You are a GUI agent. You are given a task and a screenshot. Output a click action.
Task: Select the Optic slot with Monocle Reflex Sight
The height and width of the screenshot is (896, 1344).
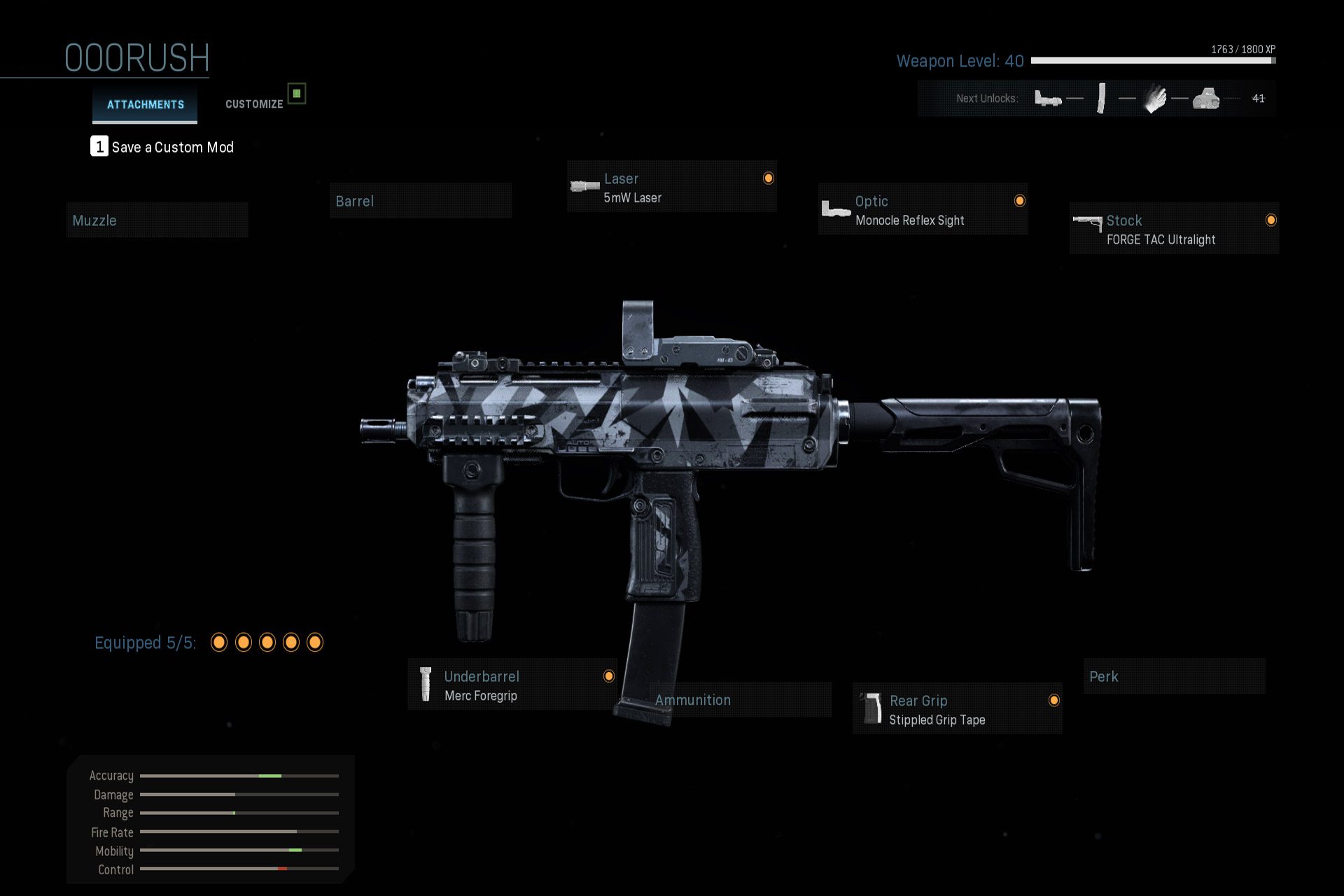point(923,210)
